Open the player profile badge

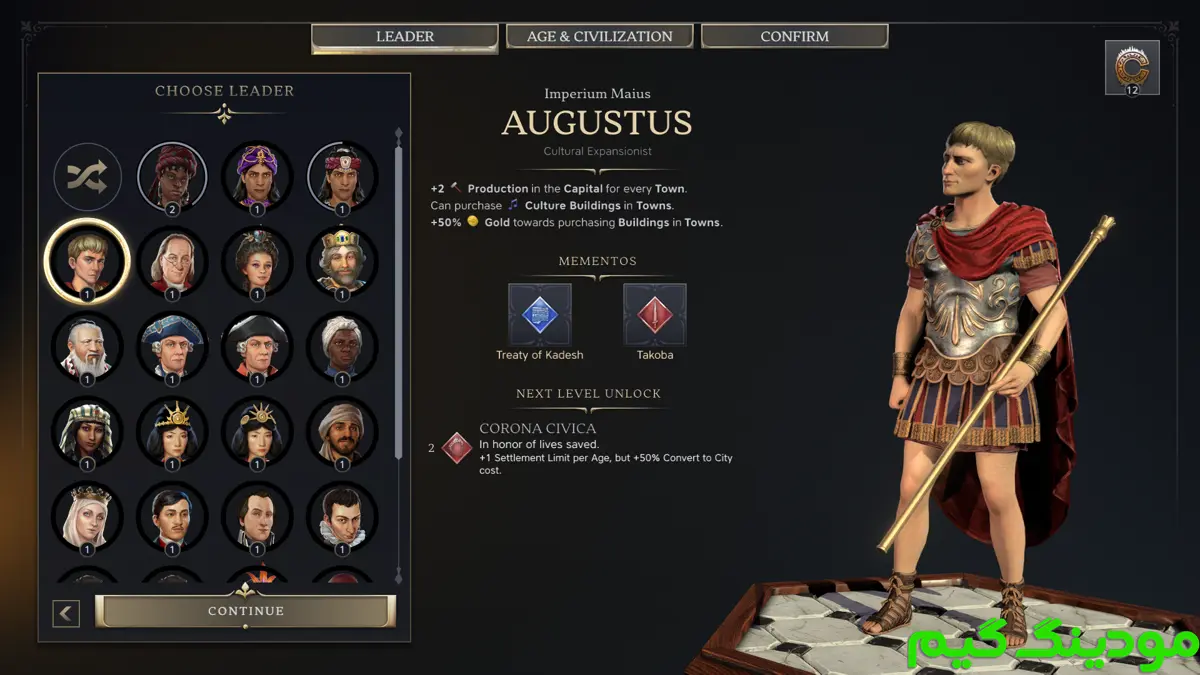pos(1132,67)
